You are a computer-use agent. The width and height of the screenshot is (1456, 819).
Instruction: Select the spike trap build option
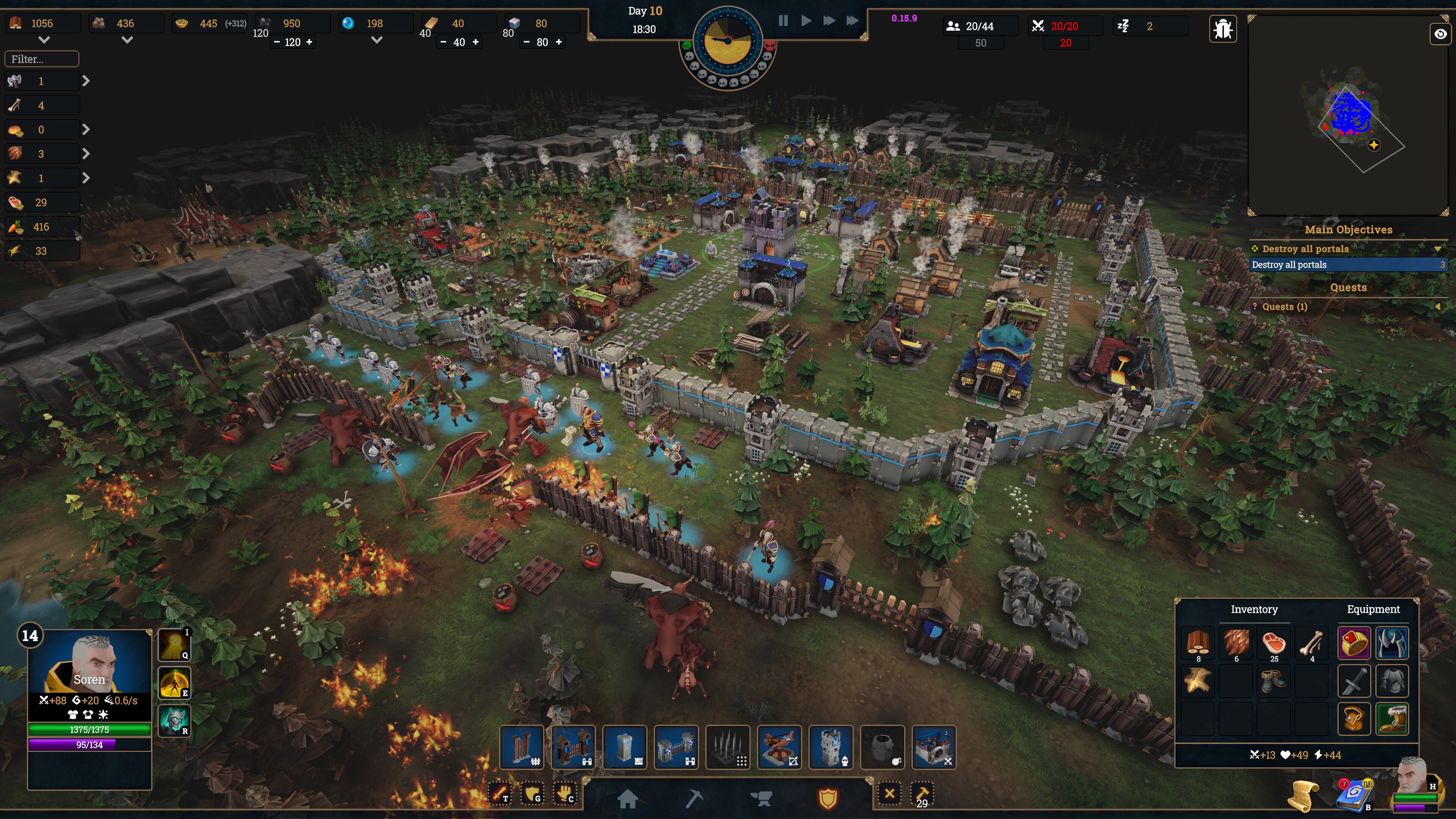(728, 747)
